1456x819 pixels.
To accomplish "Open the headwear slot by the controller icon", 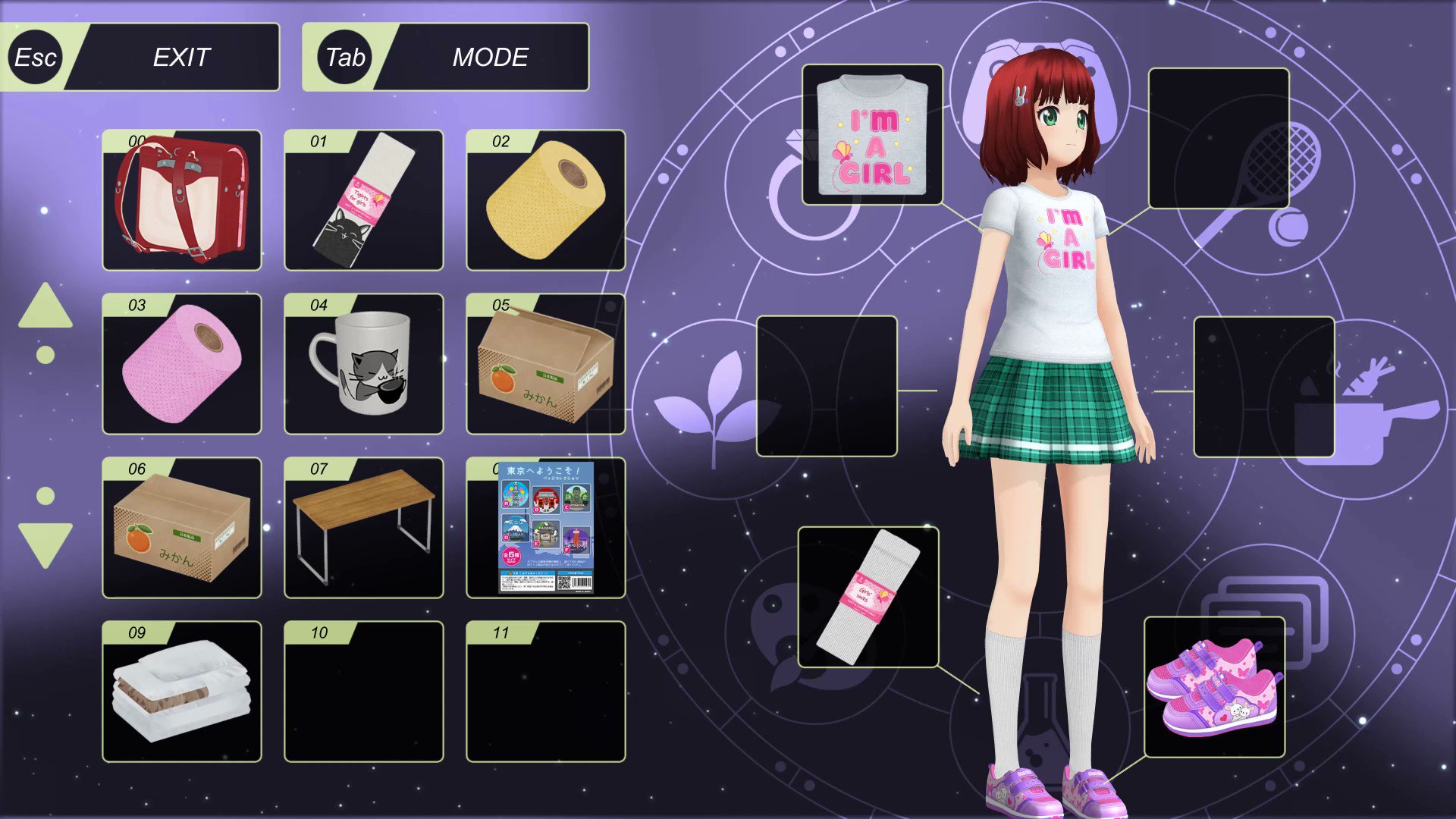I will tap(1219, 136).
